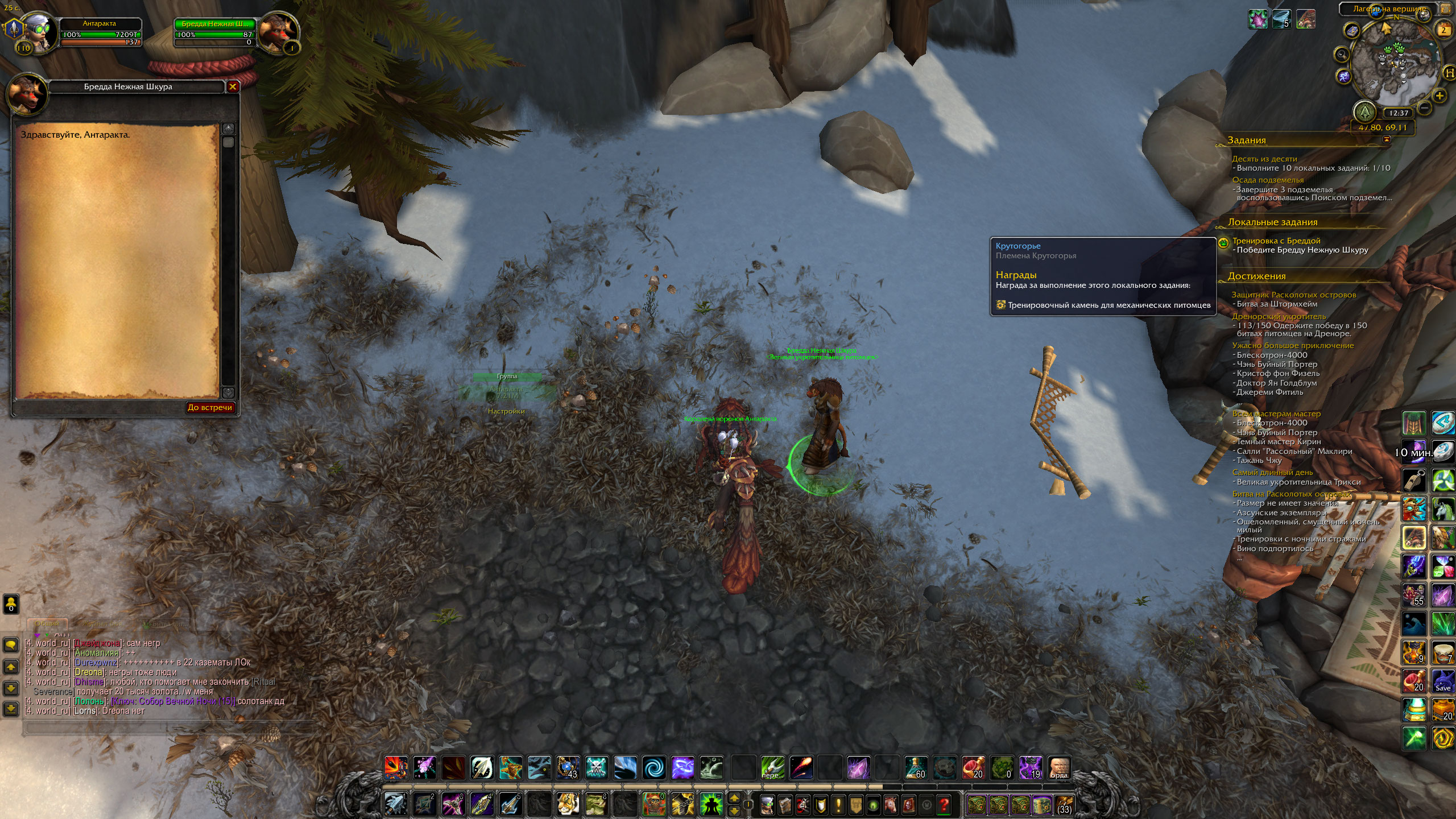Select the 'Тренировка с Бреддой' world quest entry
1456x819 pixels.
click(x=1276, y=241)
